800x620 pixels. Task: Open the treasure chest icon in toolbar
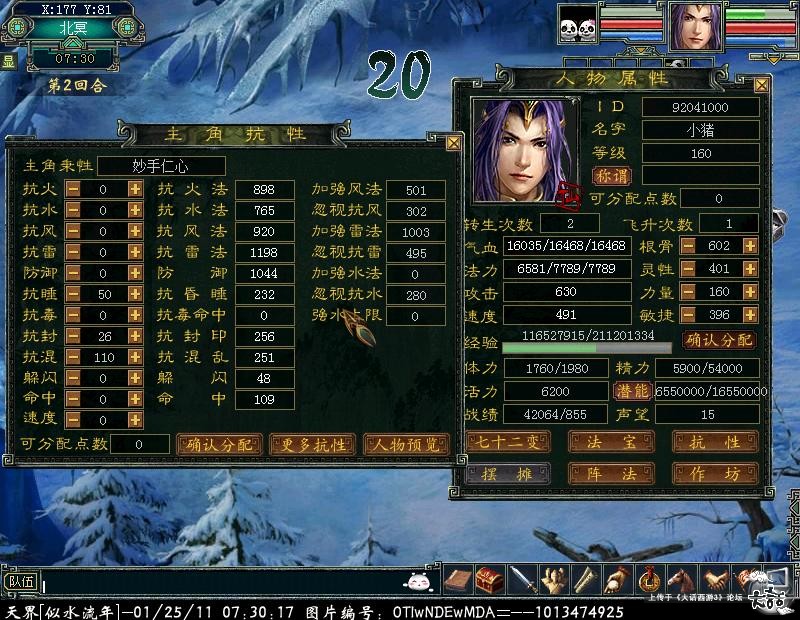pos(489,579)
